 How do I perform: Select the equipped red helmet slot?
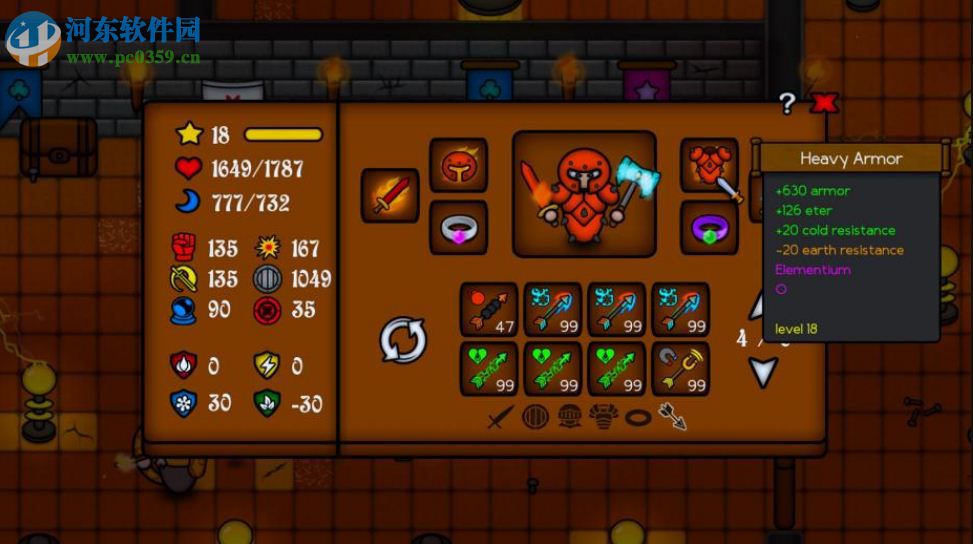pos(458,165)
